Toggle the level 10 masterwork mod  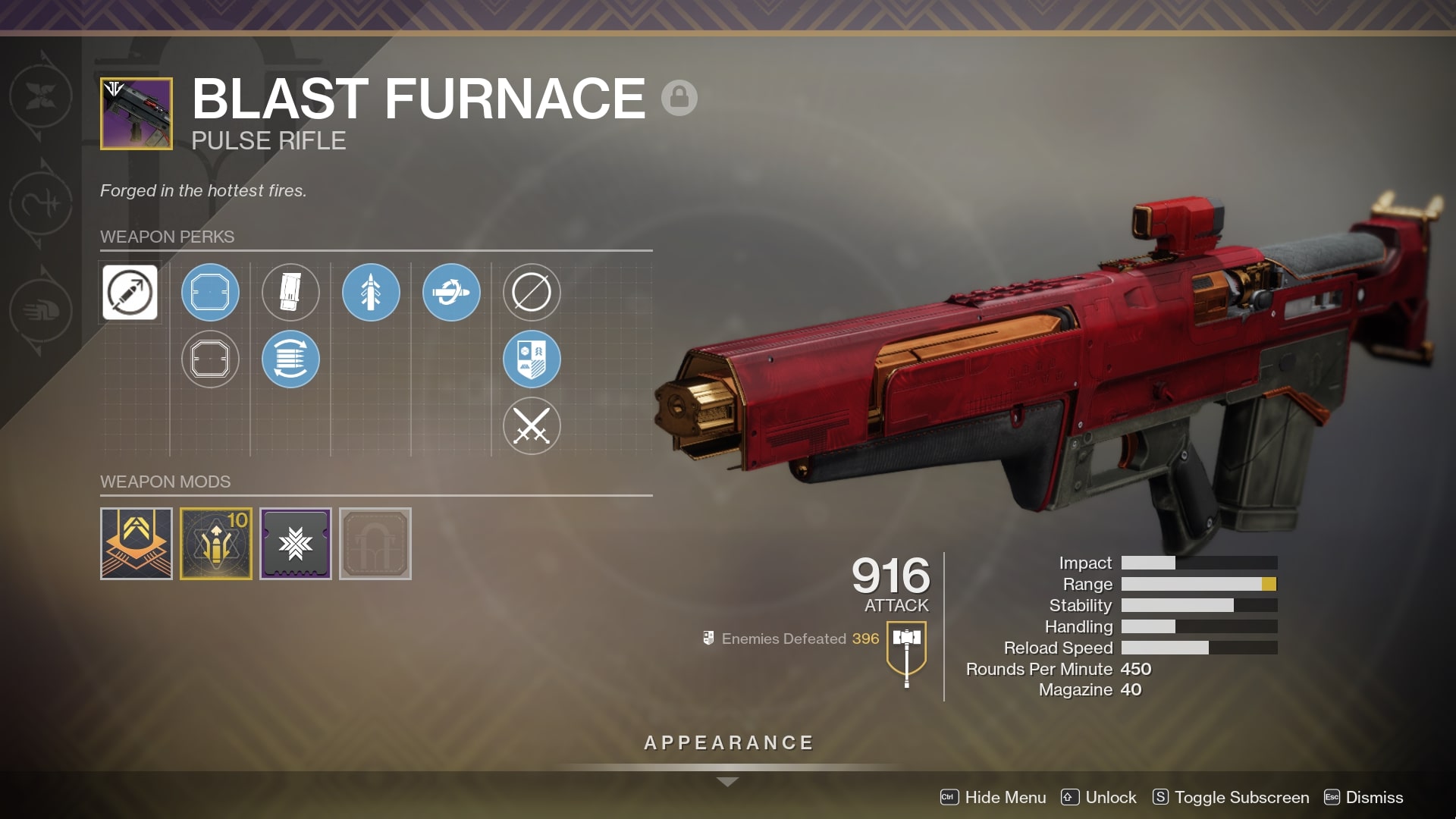coord(215,543)
